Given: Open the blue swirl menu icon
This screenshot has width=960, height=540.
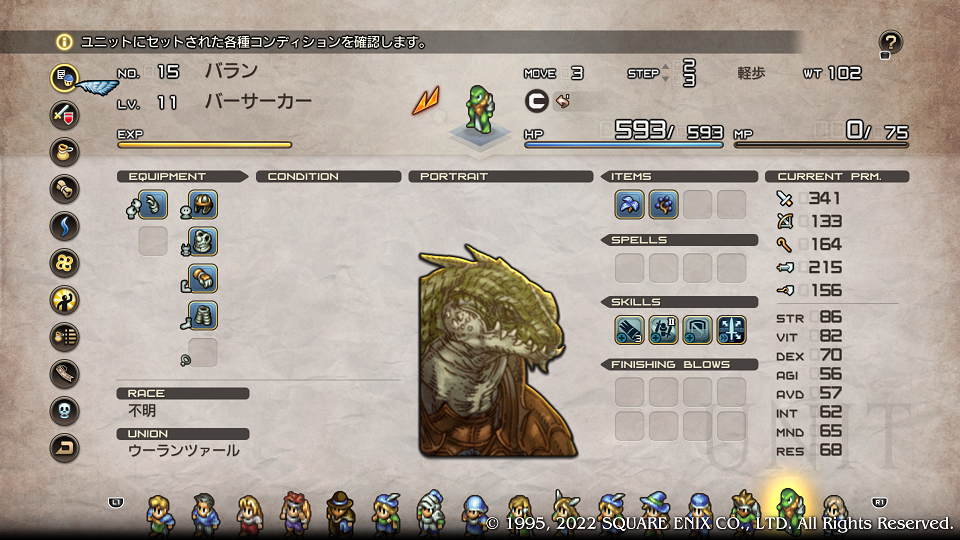Looking at the screenshot, I should pyautogui.click(x=65, y=225).
